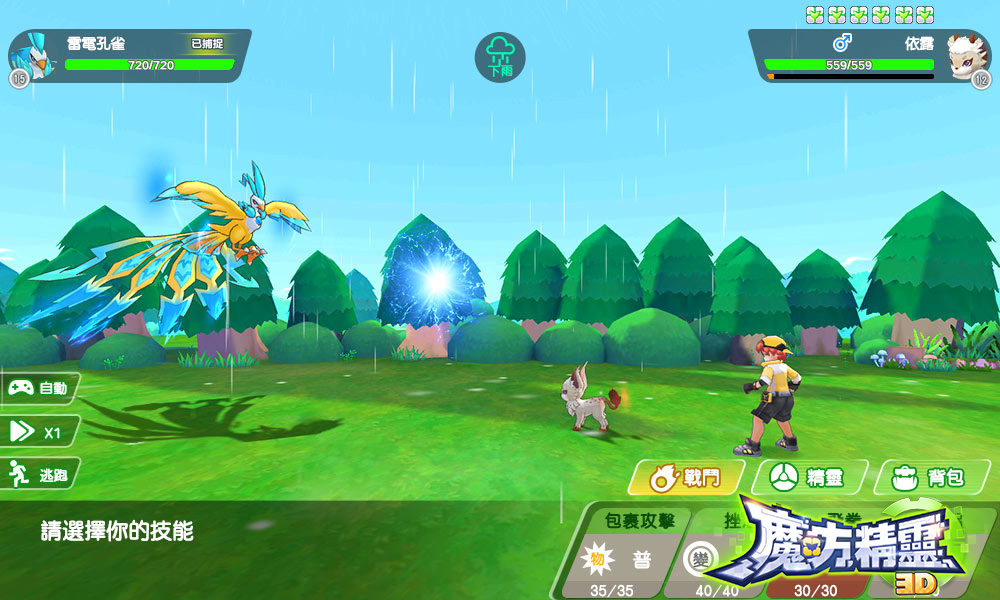Select the 戰鬥 battle tab
Viewport: 1000px width, 600px height.
686,478
